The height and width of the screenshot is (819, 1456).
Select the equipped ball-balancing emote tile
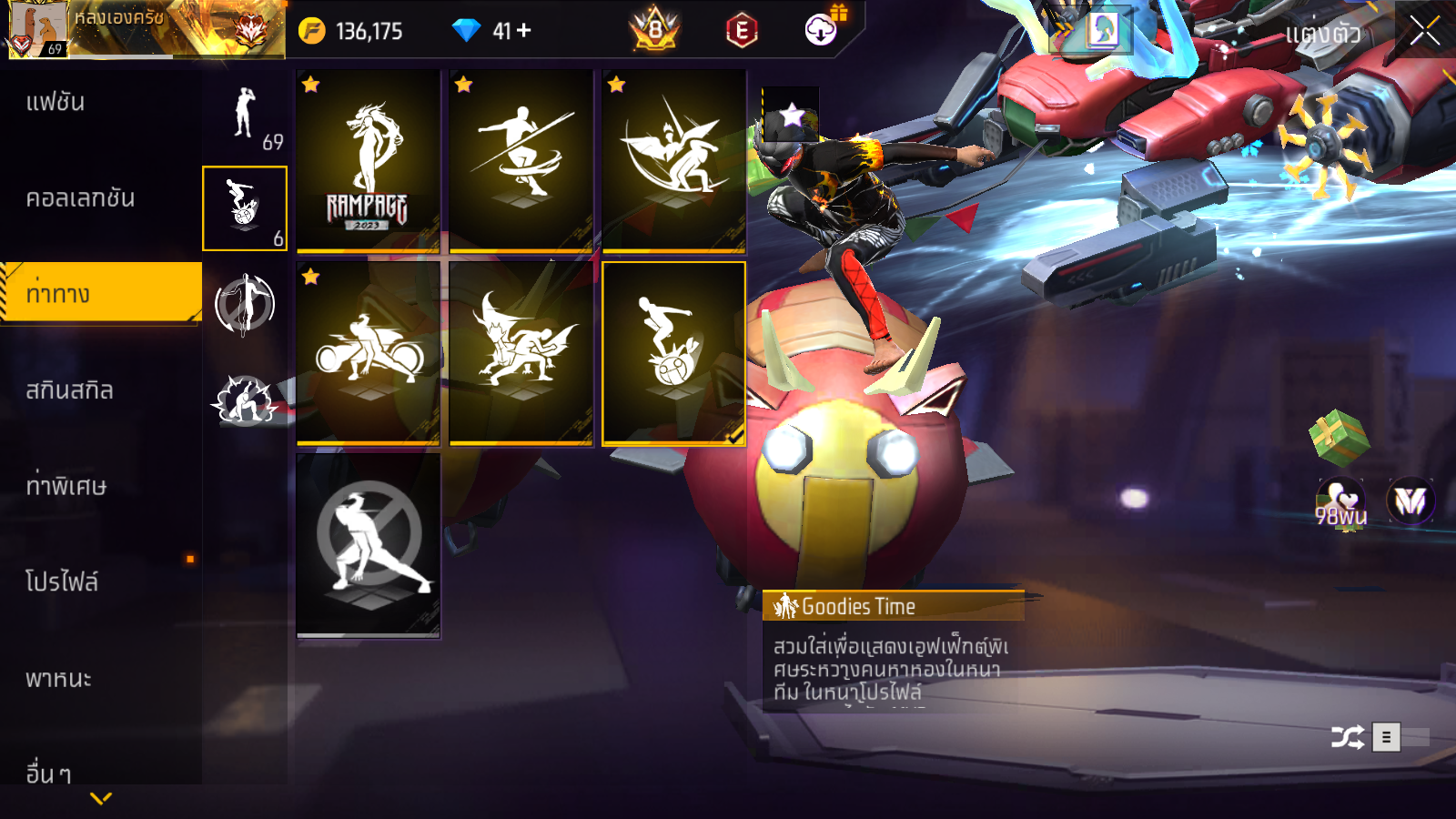coord(673,353)
